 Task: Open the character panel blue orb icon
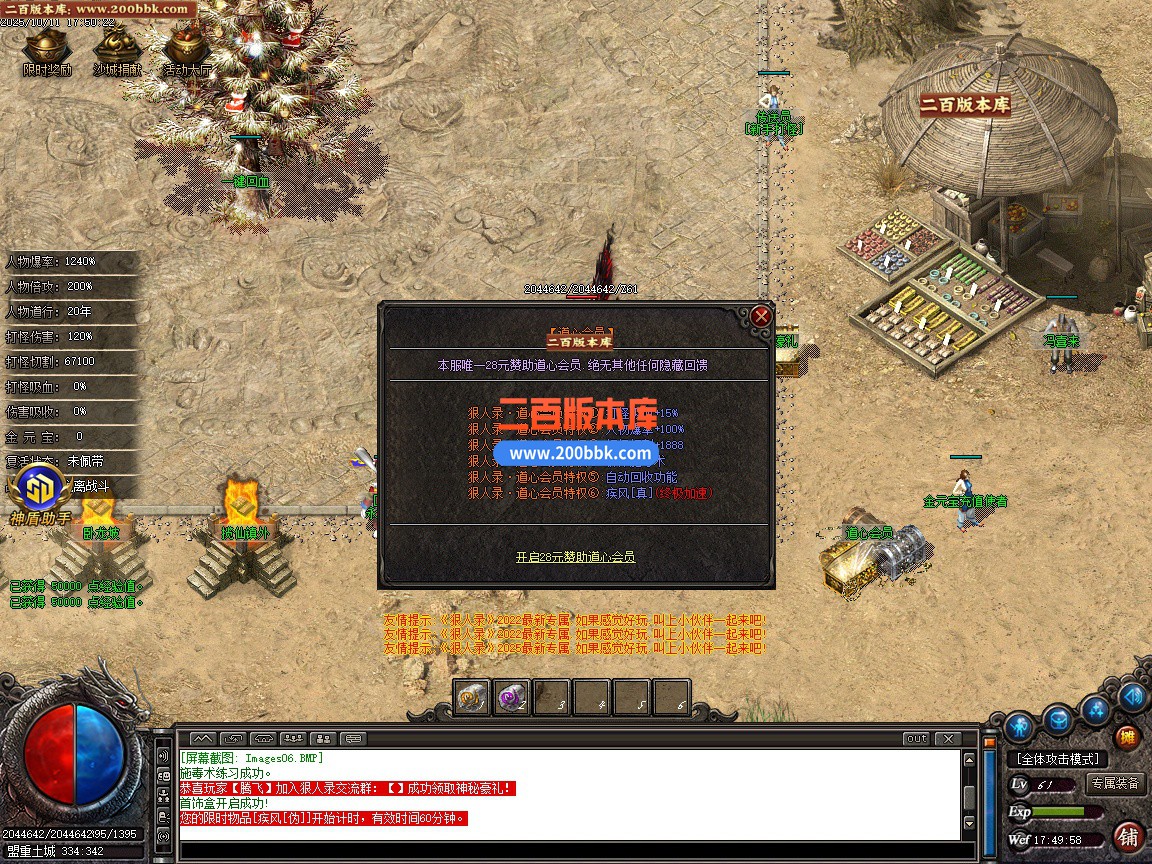pyautogui.click(x=1019, y=725)
